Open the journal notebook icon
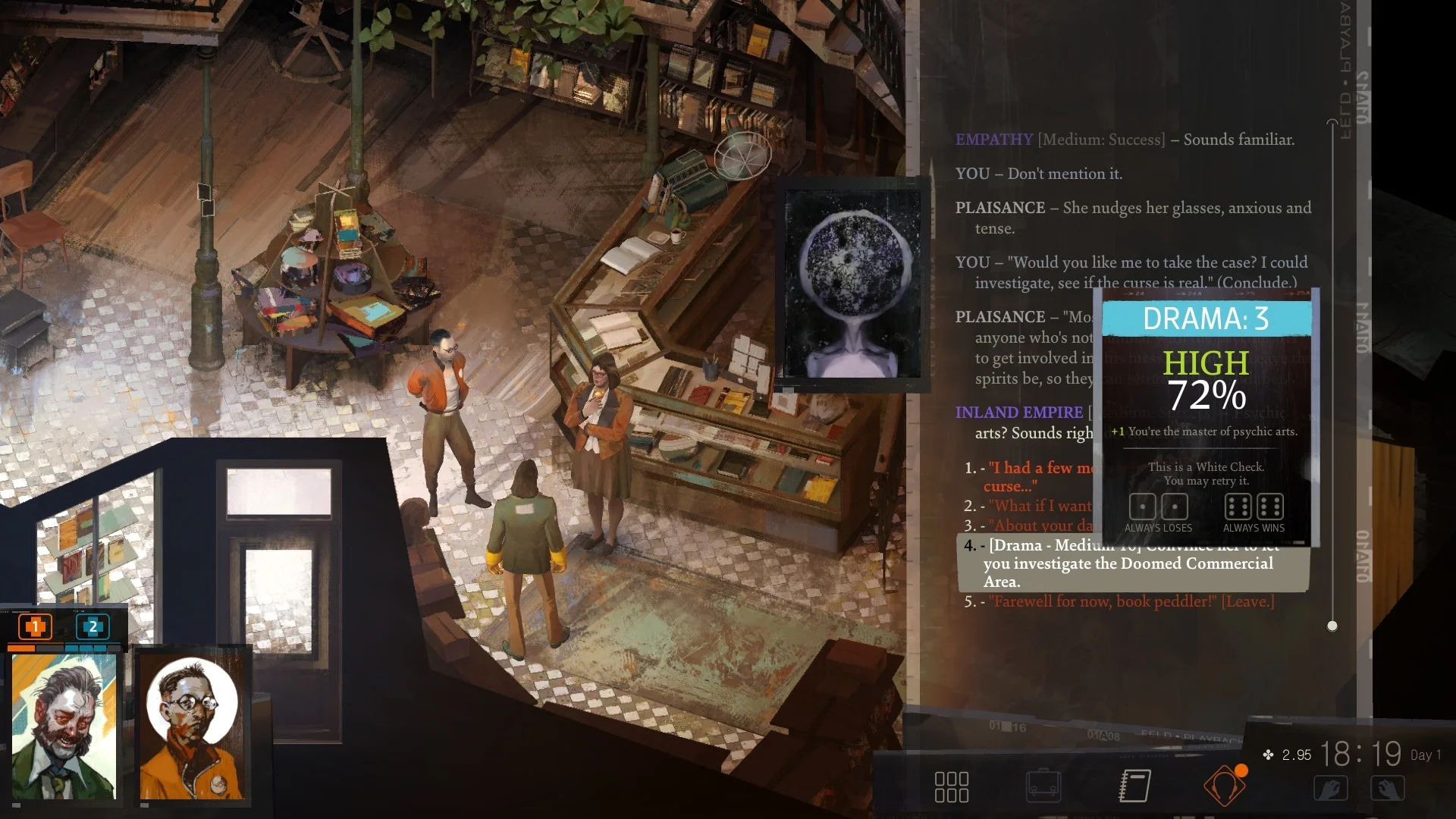The image size is (1456, 819). coord(1133,786)
